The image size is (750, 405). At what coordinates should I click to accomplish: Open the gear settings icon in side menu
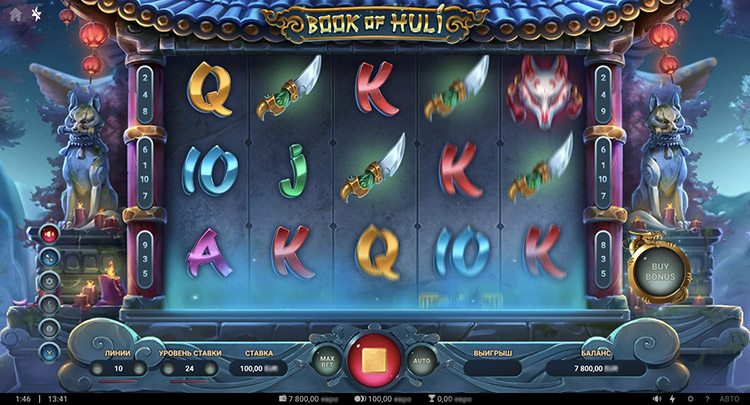click(49, 281)
